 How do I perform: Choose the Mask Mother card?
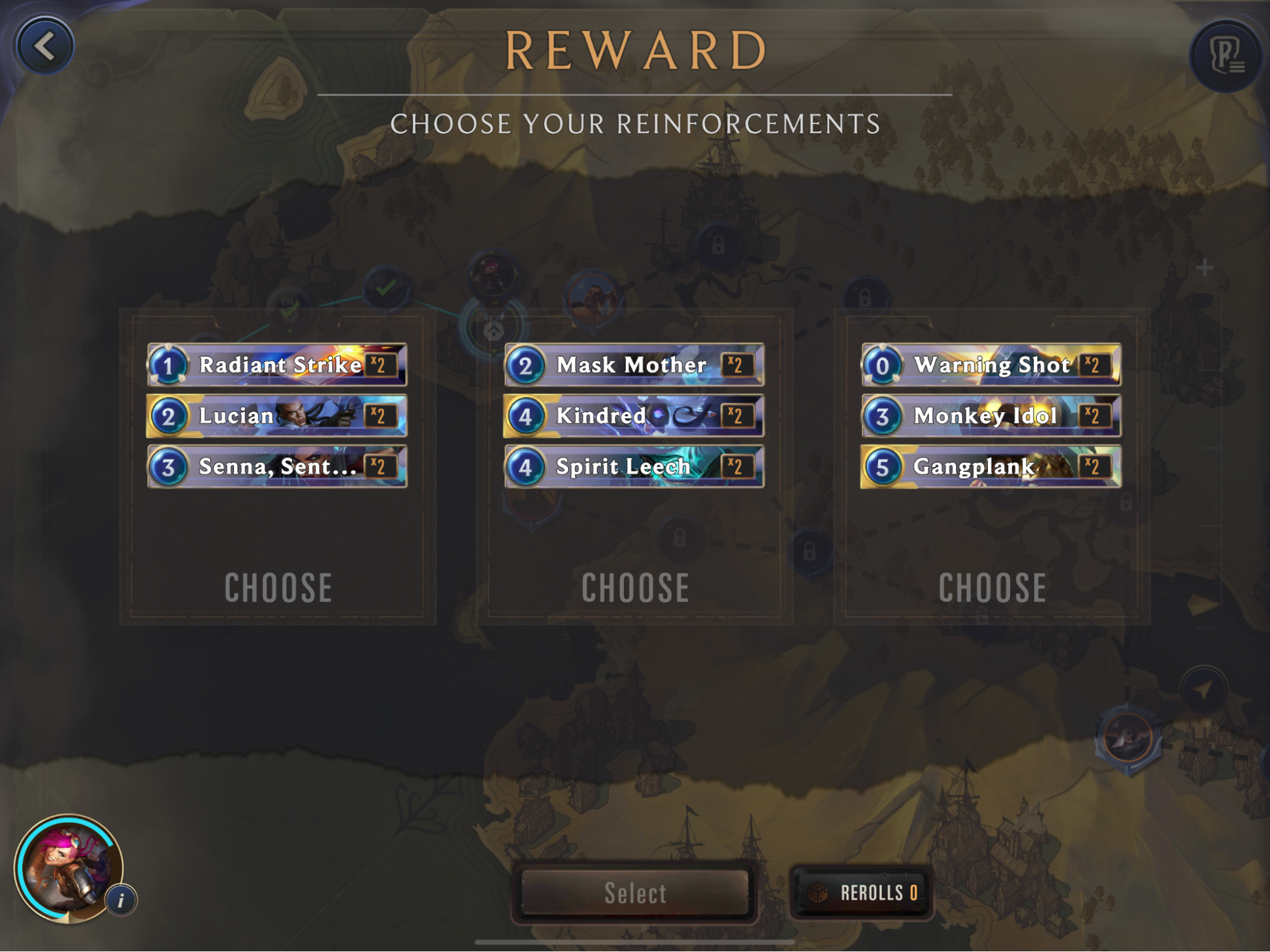click(x=634, y=365)
